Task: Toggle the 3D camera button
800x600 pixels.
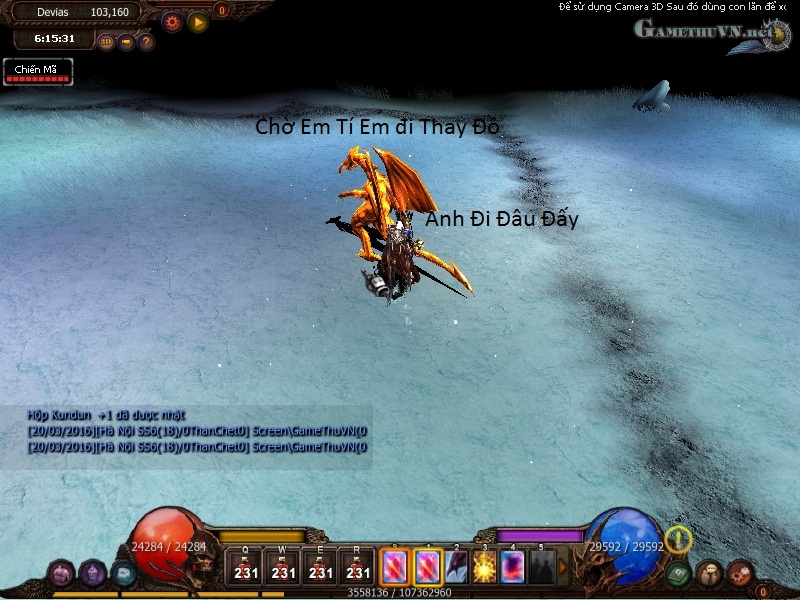Action: 106,42
